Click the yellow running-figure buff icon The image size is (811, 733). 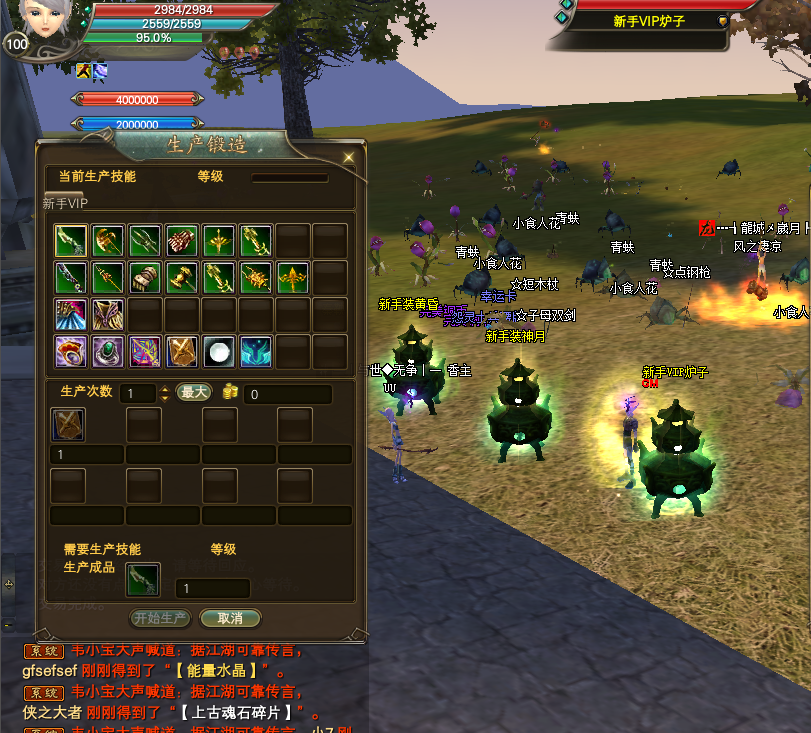pyautogui.click(x=84, y=70)
